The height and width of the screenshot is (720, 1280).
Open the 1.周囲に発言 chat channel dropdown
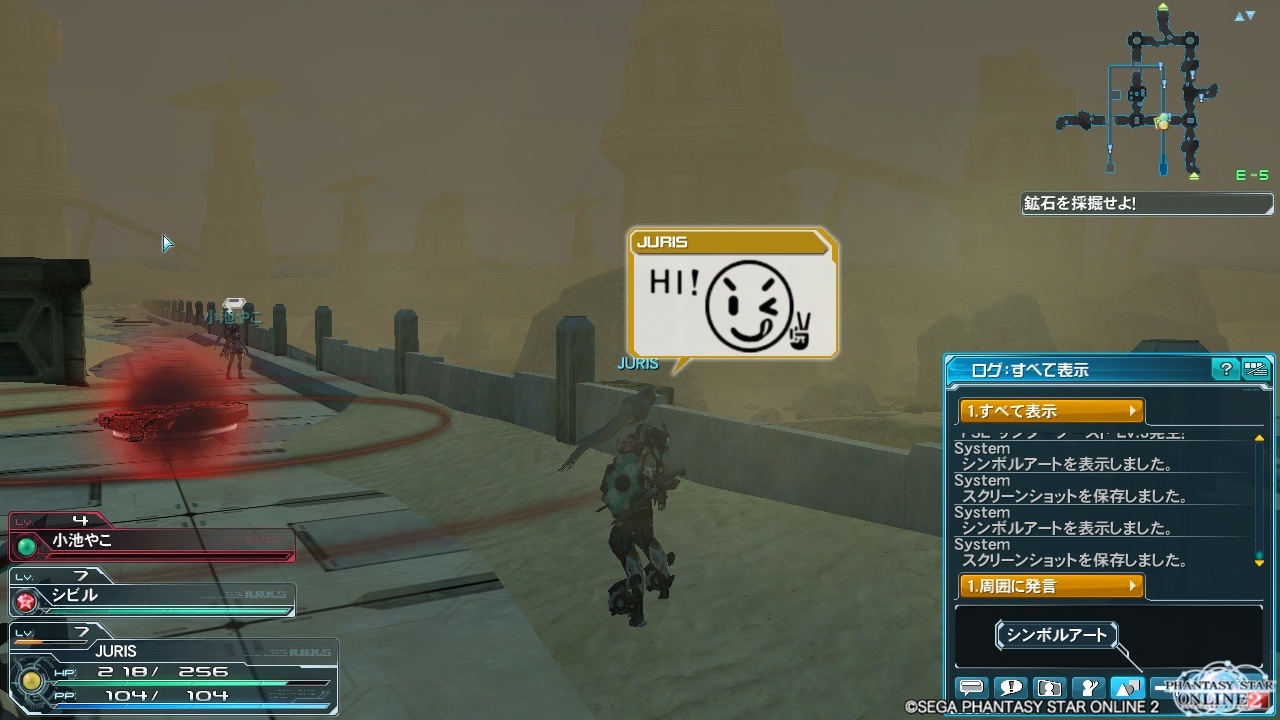click(1050, 586)
